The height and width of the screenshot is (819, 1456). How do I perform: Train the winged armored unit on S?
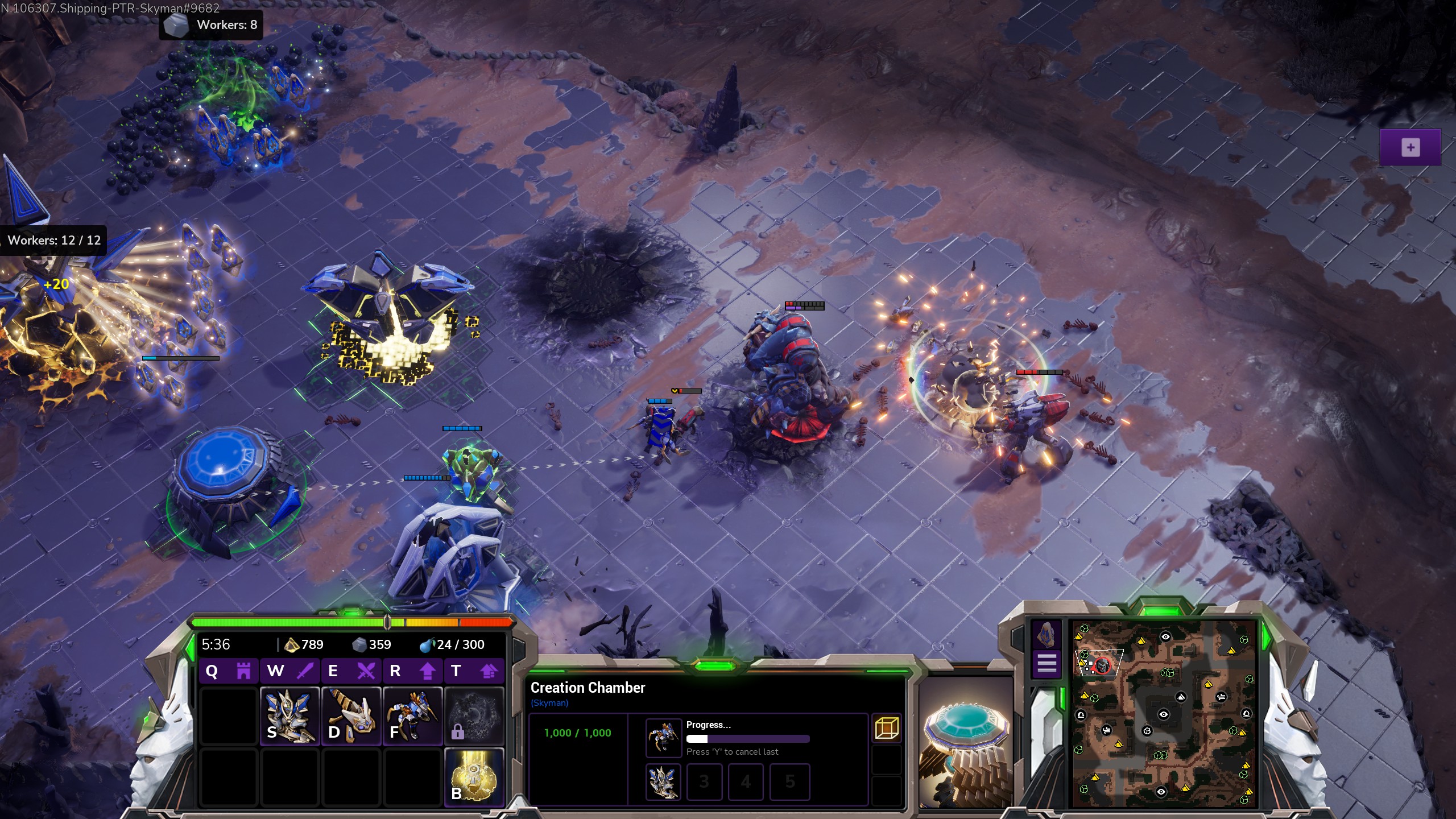290,715
